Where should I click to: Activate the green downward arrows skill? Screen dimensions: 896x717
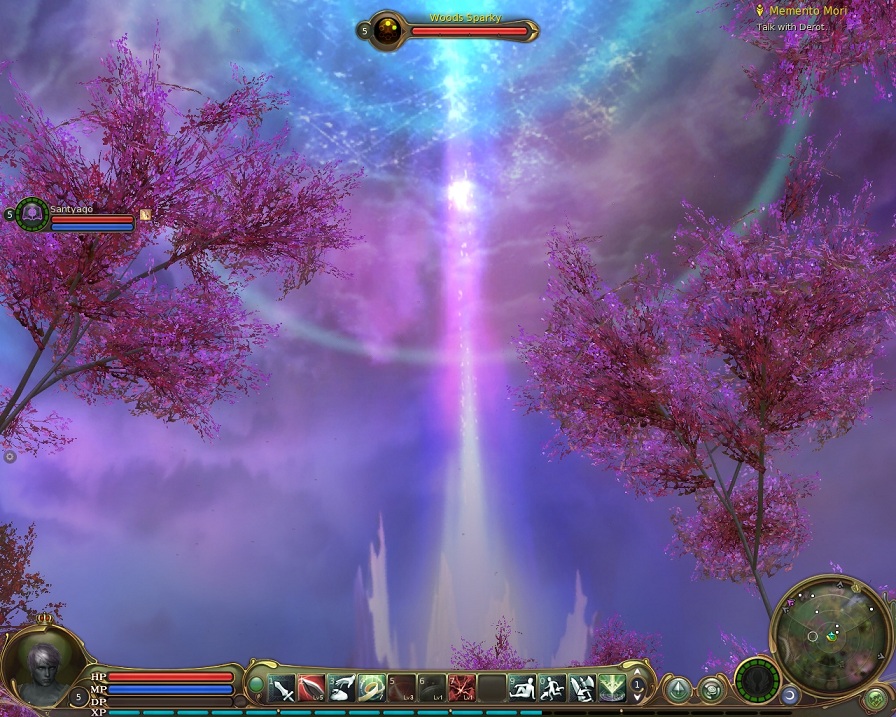pos(612,688)
